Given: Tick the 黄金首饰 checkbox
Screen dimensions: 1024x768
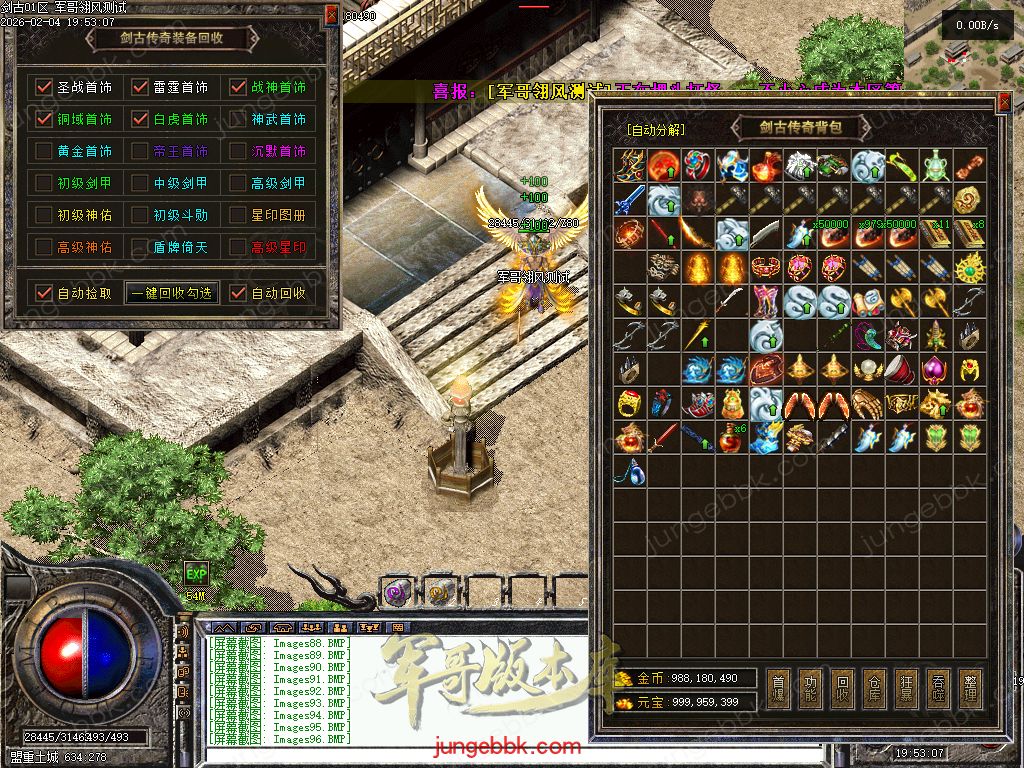Looking at the screenshot, I should coord(43,151).
